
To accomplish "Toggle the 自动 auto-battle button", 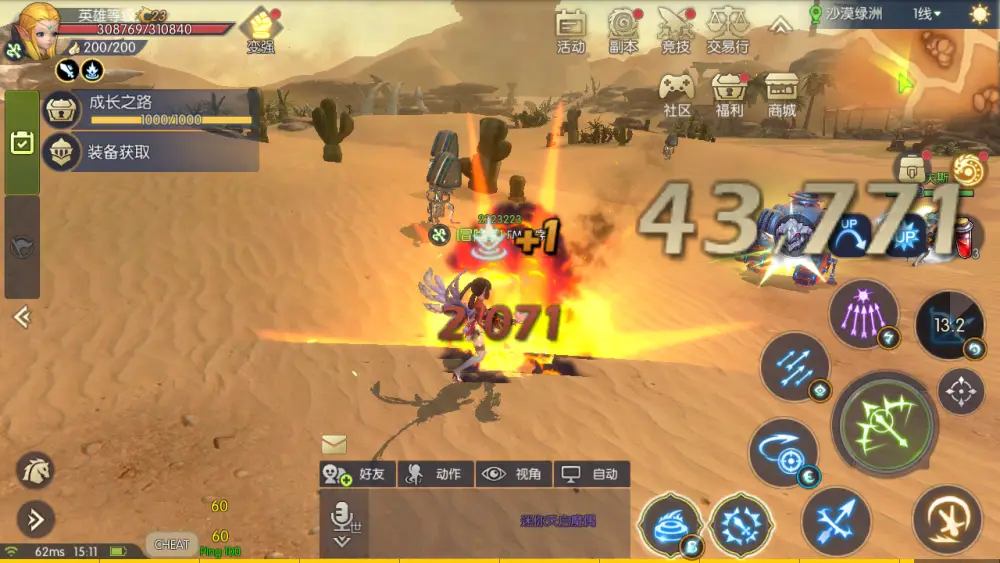I will (592, 474).
